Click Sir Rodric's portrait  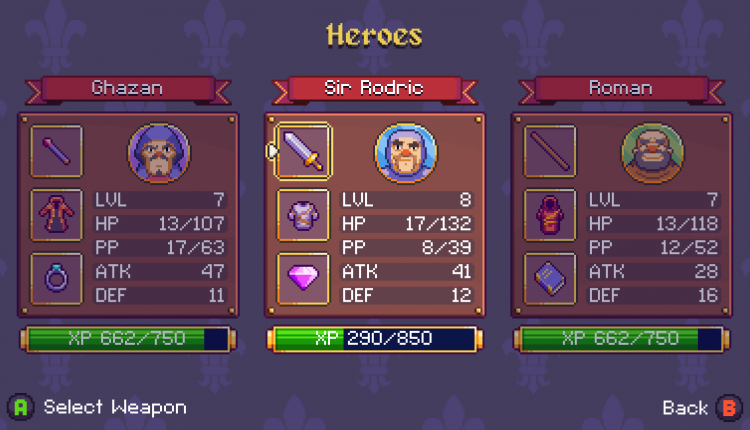tap(405, 152)
